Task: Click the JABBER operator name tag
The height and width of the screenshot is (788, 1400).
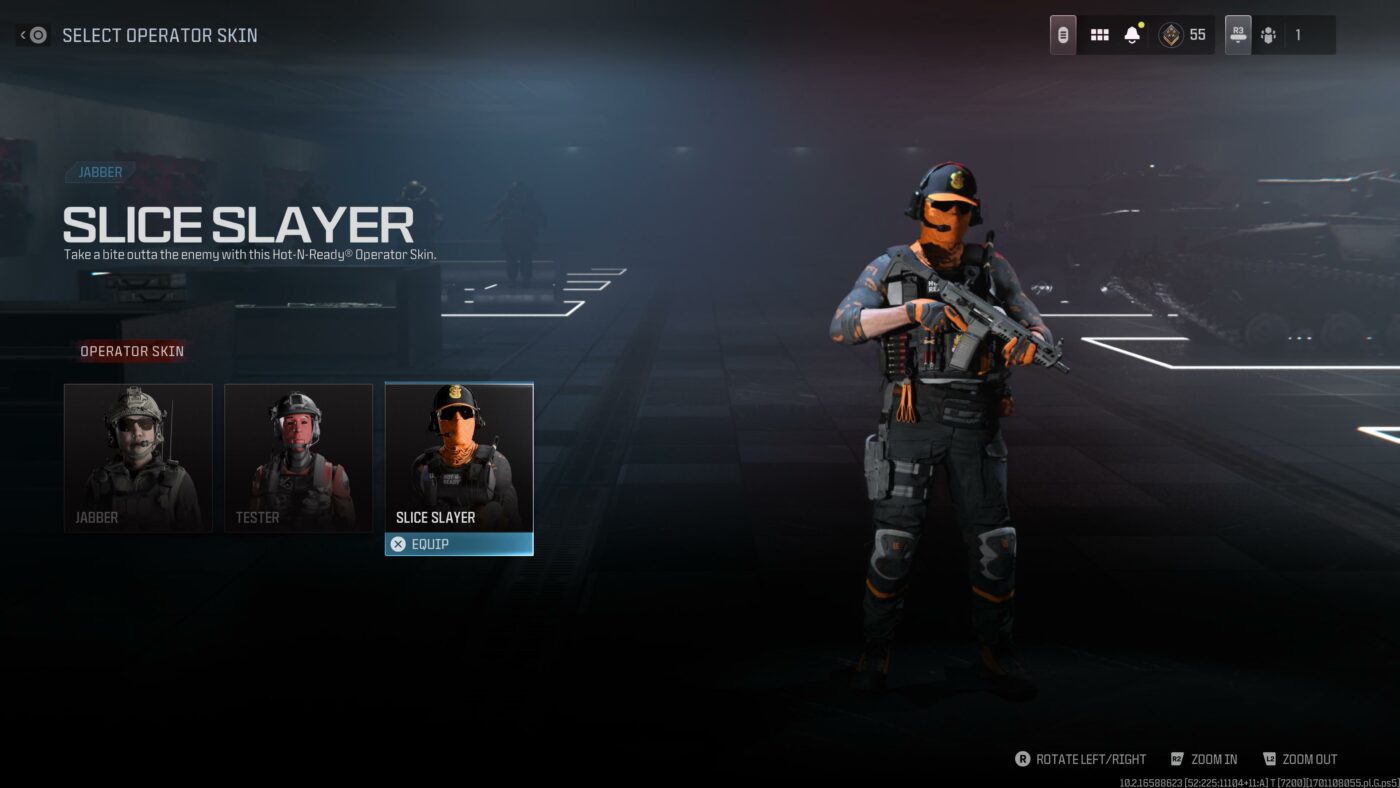Action: point(98,171)
